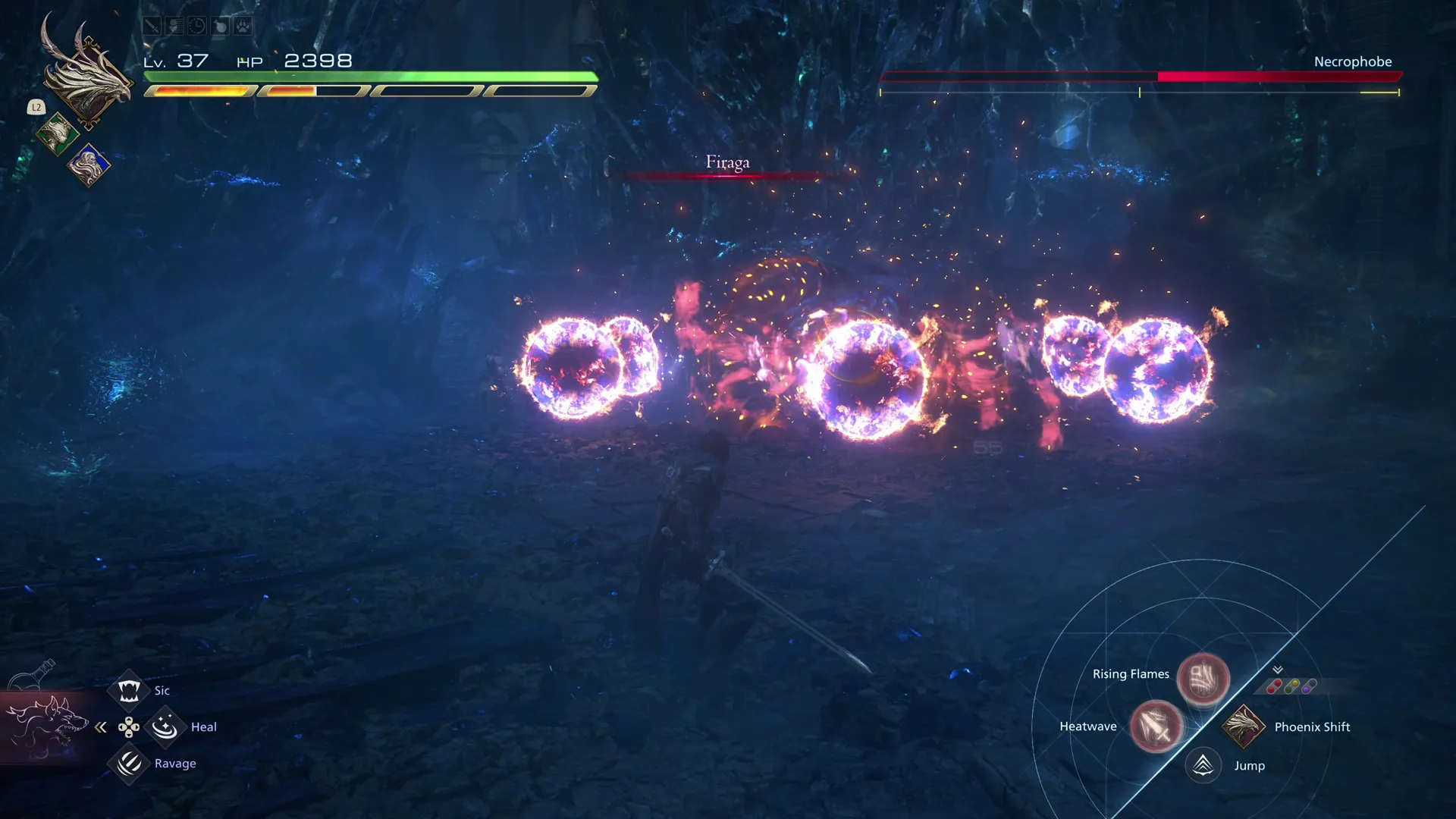Select the Jump ability chevron icon
The image size is (1456, 819).
click(1202, 764)
